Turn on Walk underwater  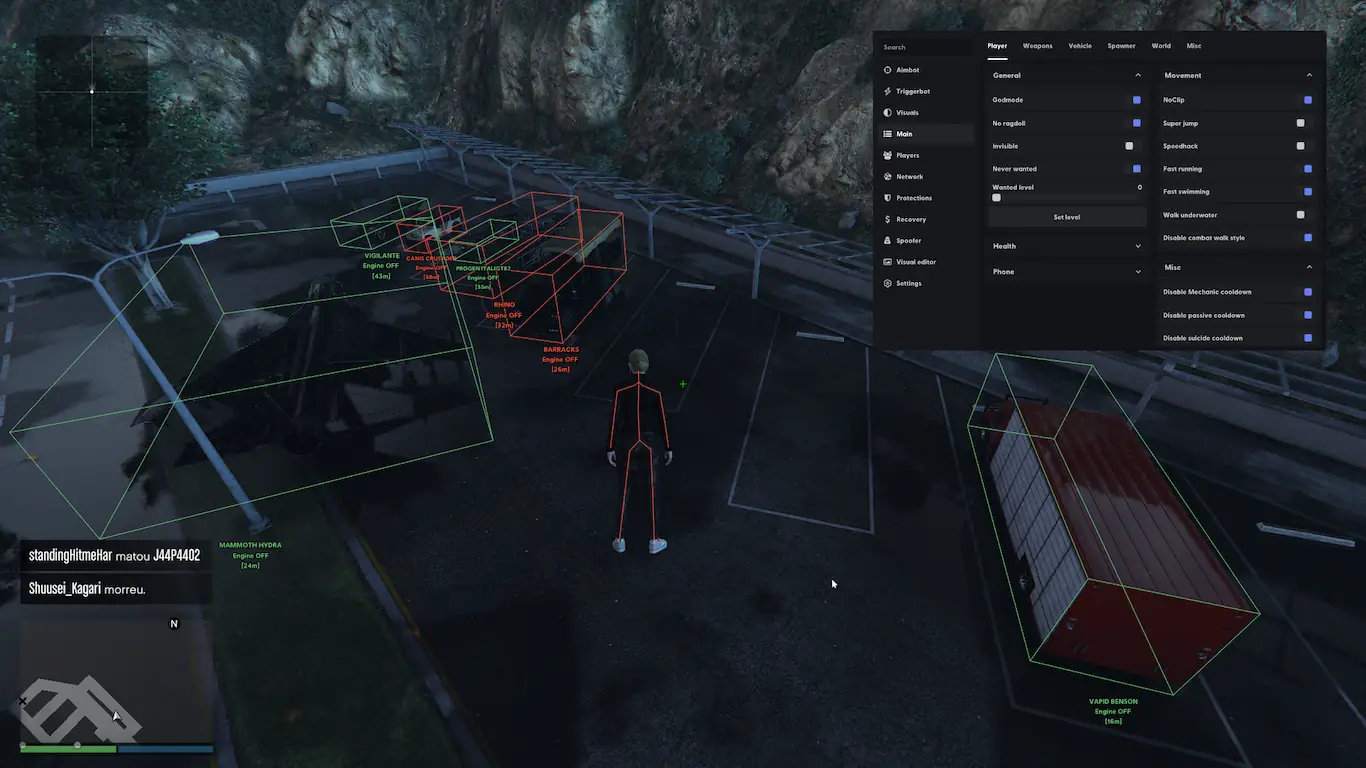point(1300,215)
